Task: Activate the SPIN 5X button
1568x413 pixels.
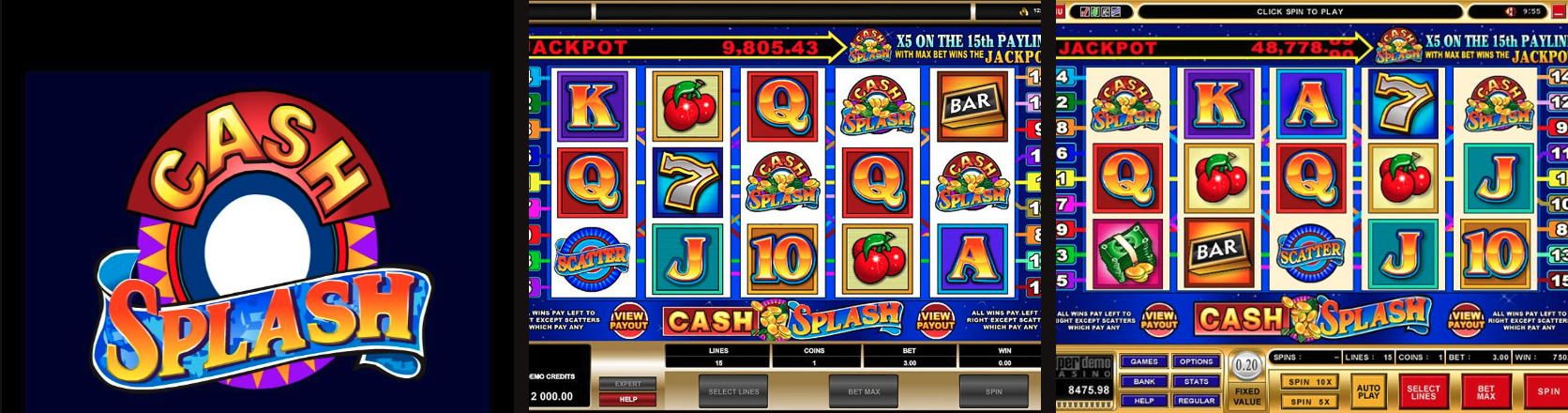Action: [x=1311, y=402]
